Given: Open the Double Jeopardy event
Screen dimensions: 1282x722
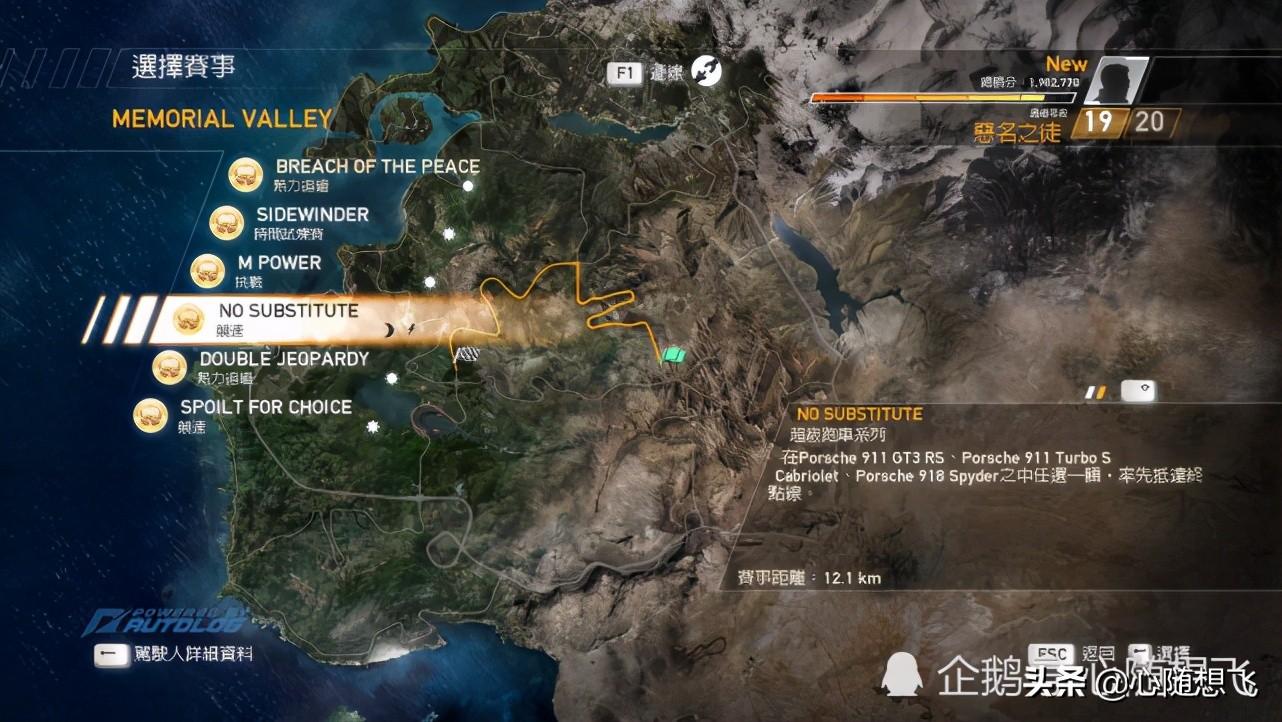Looking at the screenshot, I should point(284,359).
